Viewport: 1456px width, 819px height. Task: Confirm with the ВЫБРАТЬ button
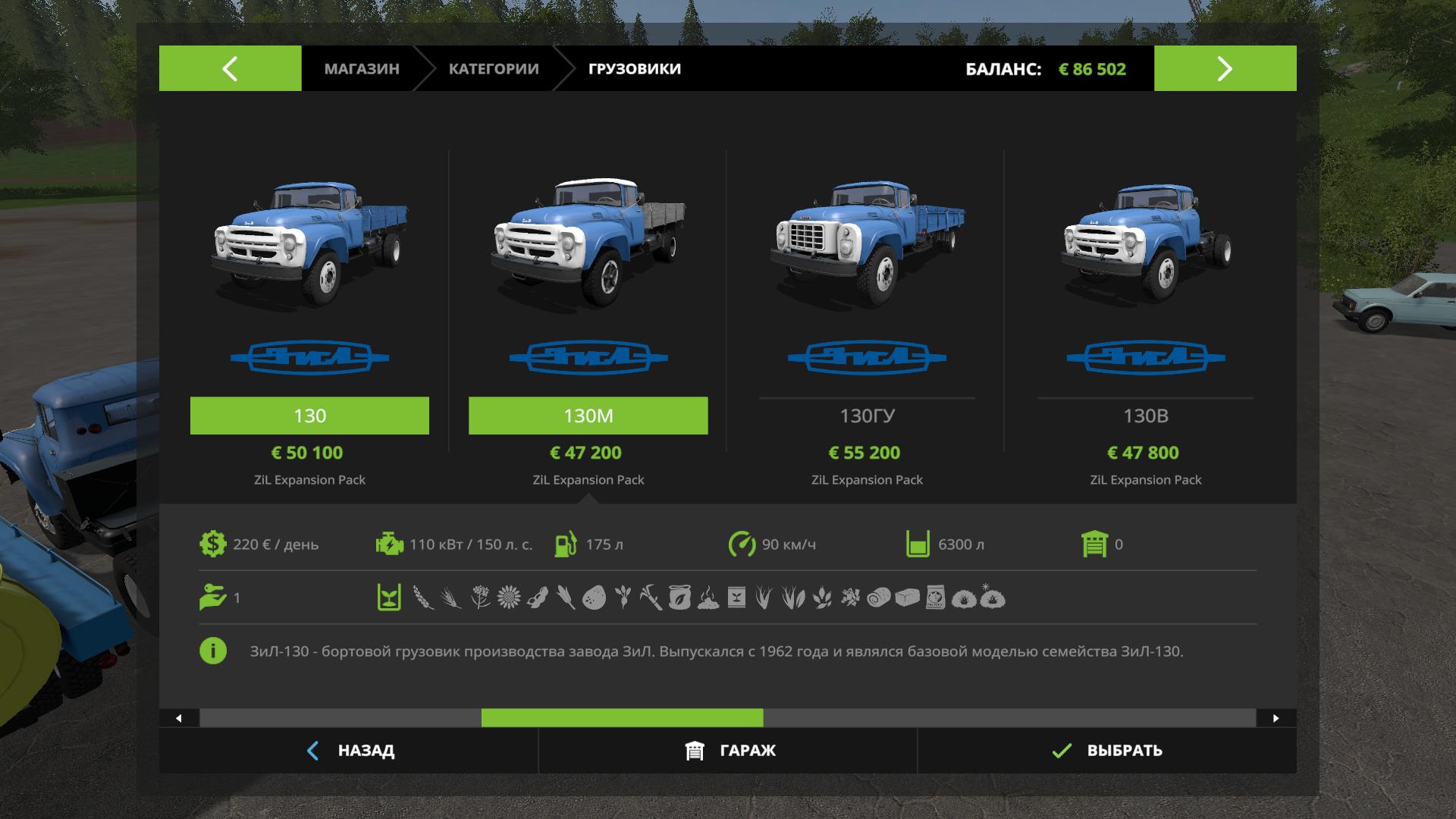point(1107,751)
